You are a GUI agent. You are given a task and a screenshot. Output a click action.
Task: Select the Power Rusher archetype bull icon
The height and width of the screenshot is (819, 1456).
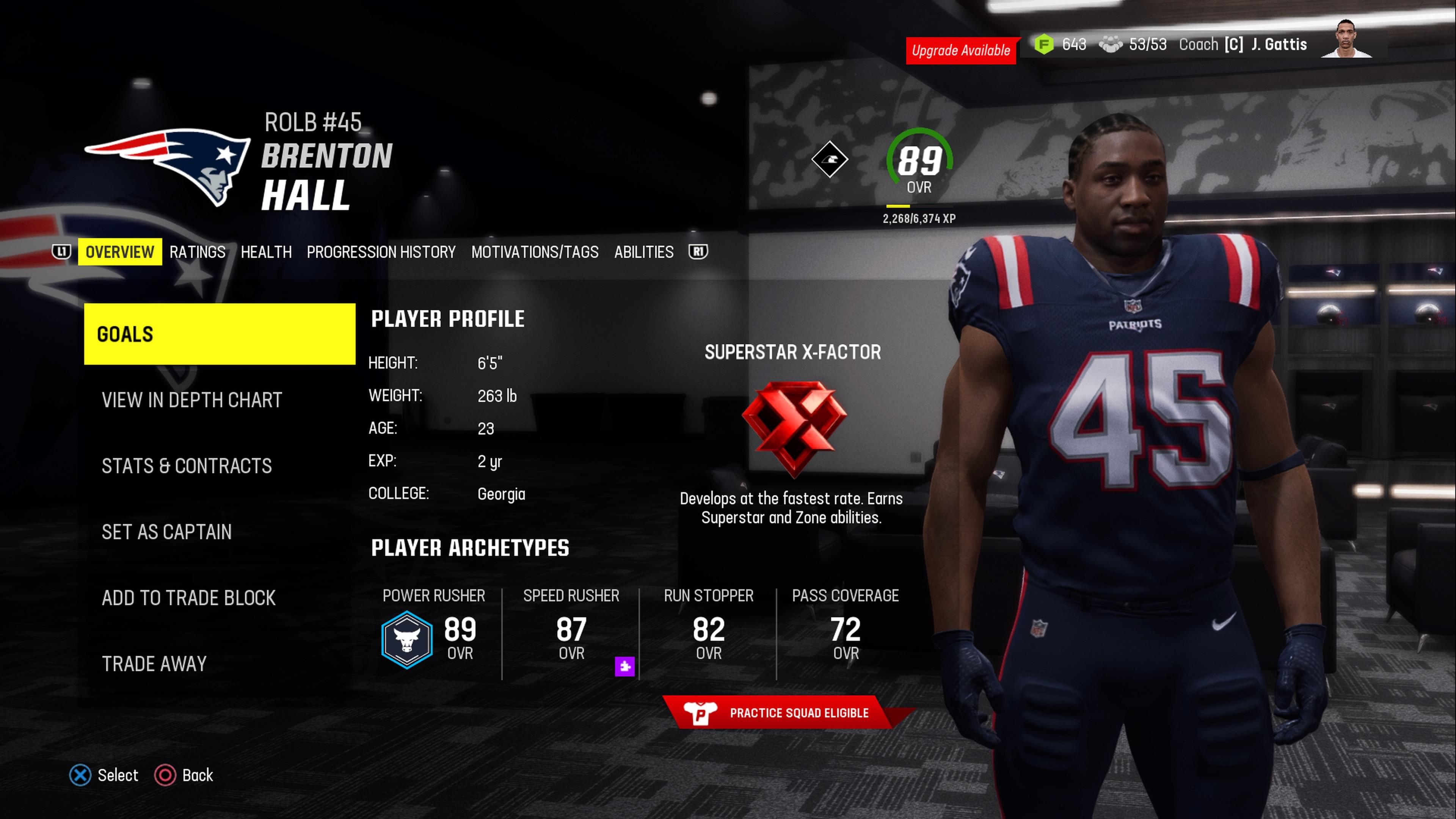(x=407, y=640)
